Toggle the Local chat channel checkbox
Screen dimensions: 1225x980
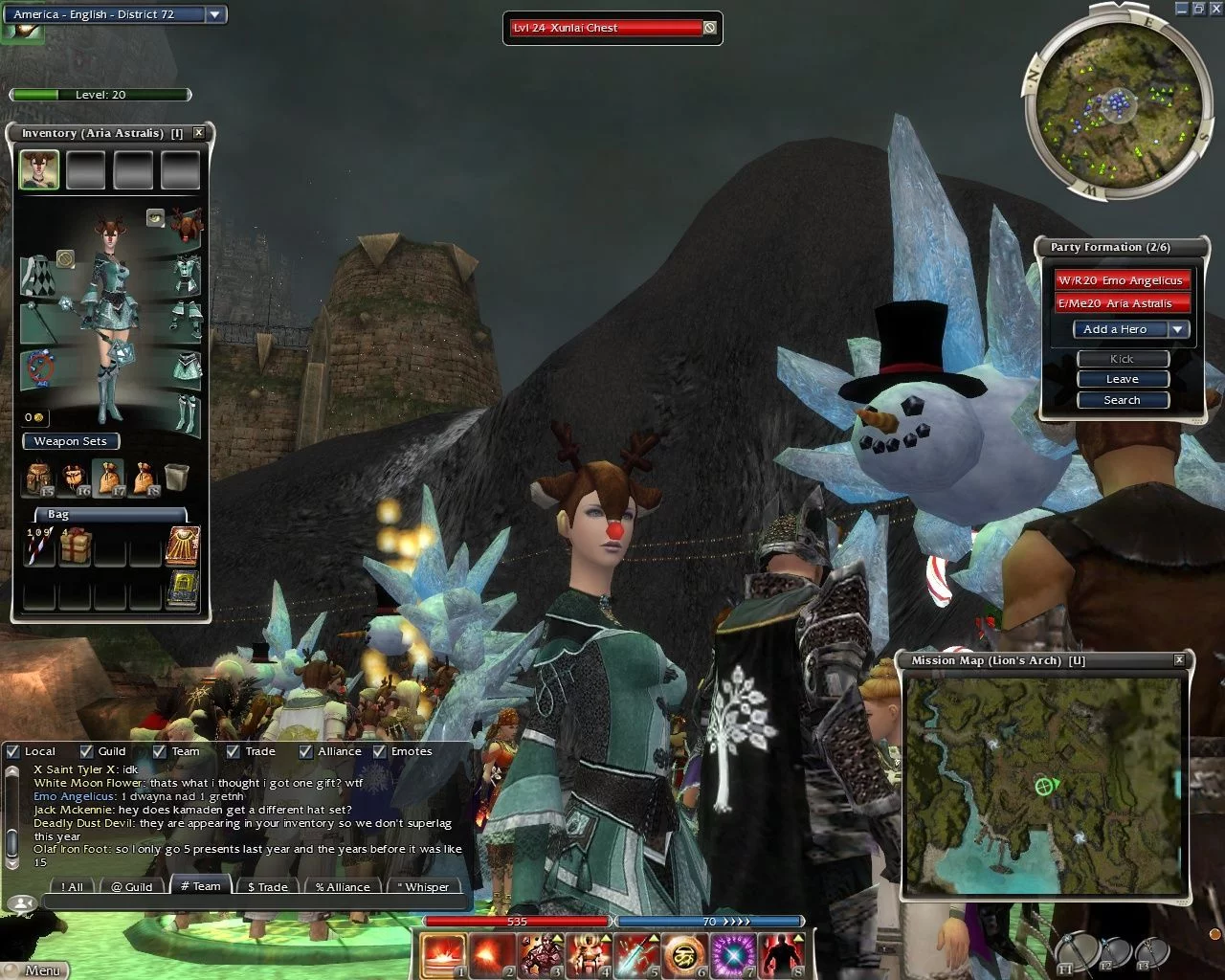[13, 751]
